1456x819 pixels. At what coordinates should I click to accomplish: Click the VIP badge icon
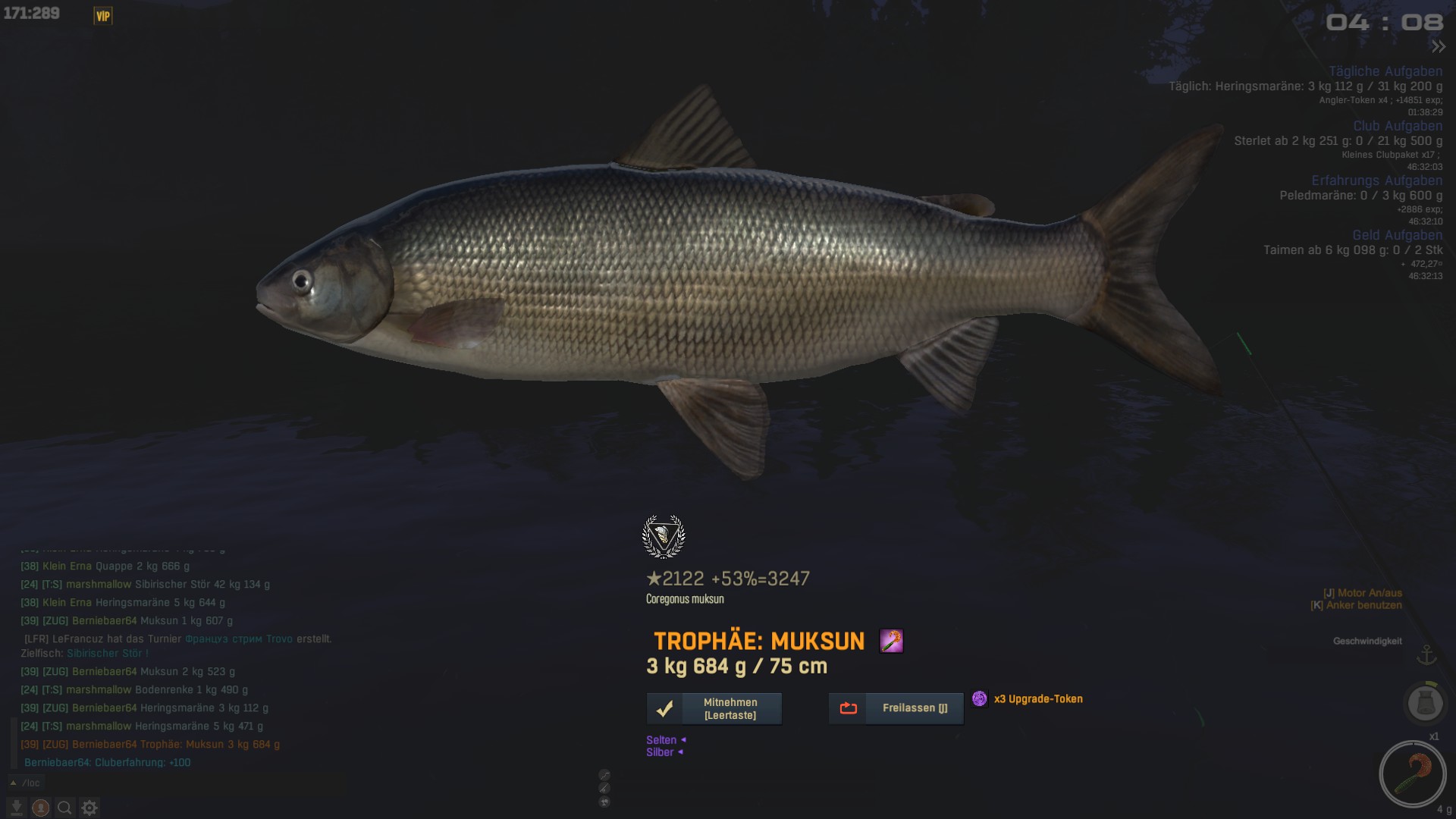coord(103,16)
